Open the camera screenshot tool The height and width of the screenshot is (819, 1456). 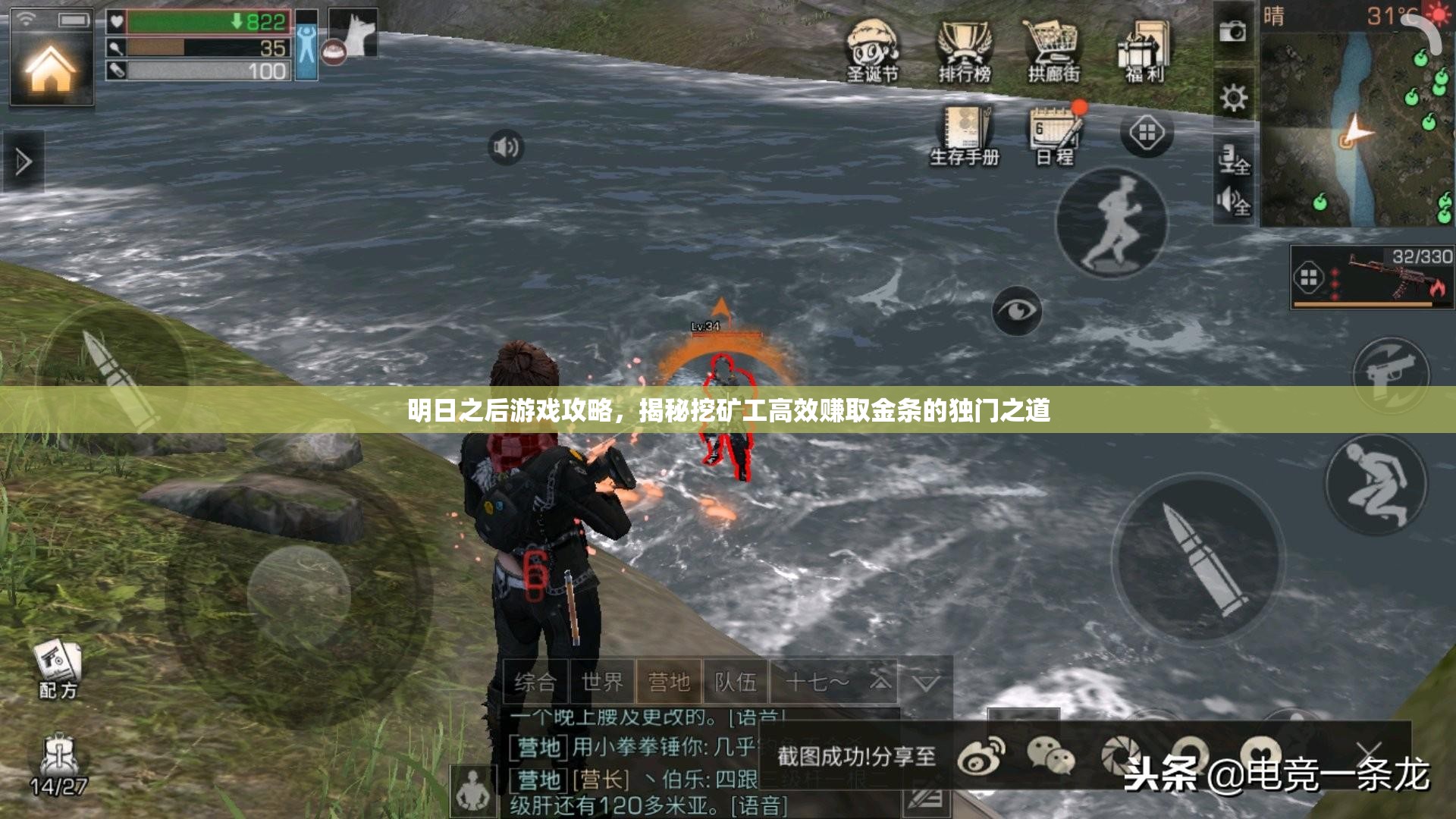tap(1233, 30)
